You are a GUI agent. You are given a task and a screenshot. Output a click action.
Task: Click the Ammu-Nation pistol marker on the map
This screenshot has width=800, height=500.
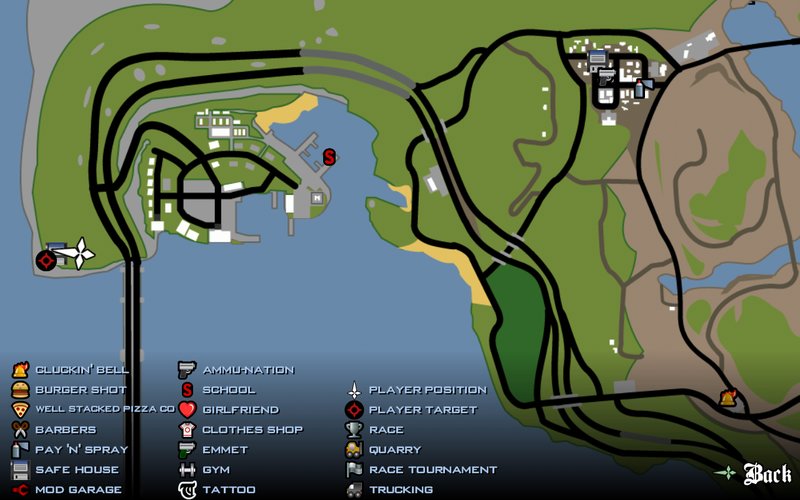tap(606, 75)
